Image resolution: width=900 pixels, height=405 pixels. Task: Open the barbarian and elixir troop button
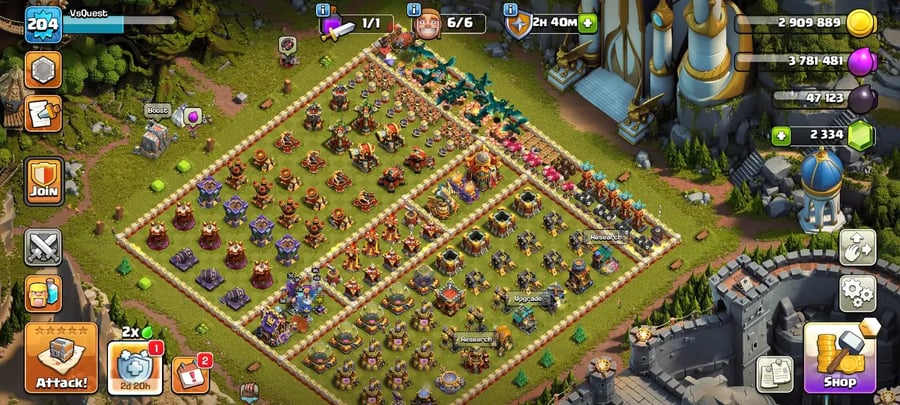[44, 294]
